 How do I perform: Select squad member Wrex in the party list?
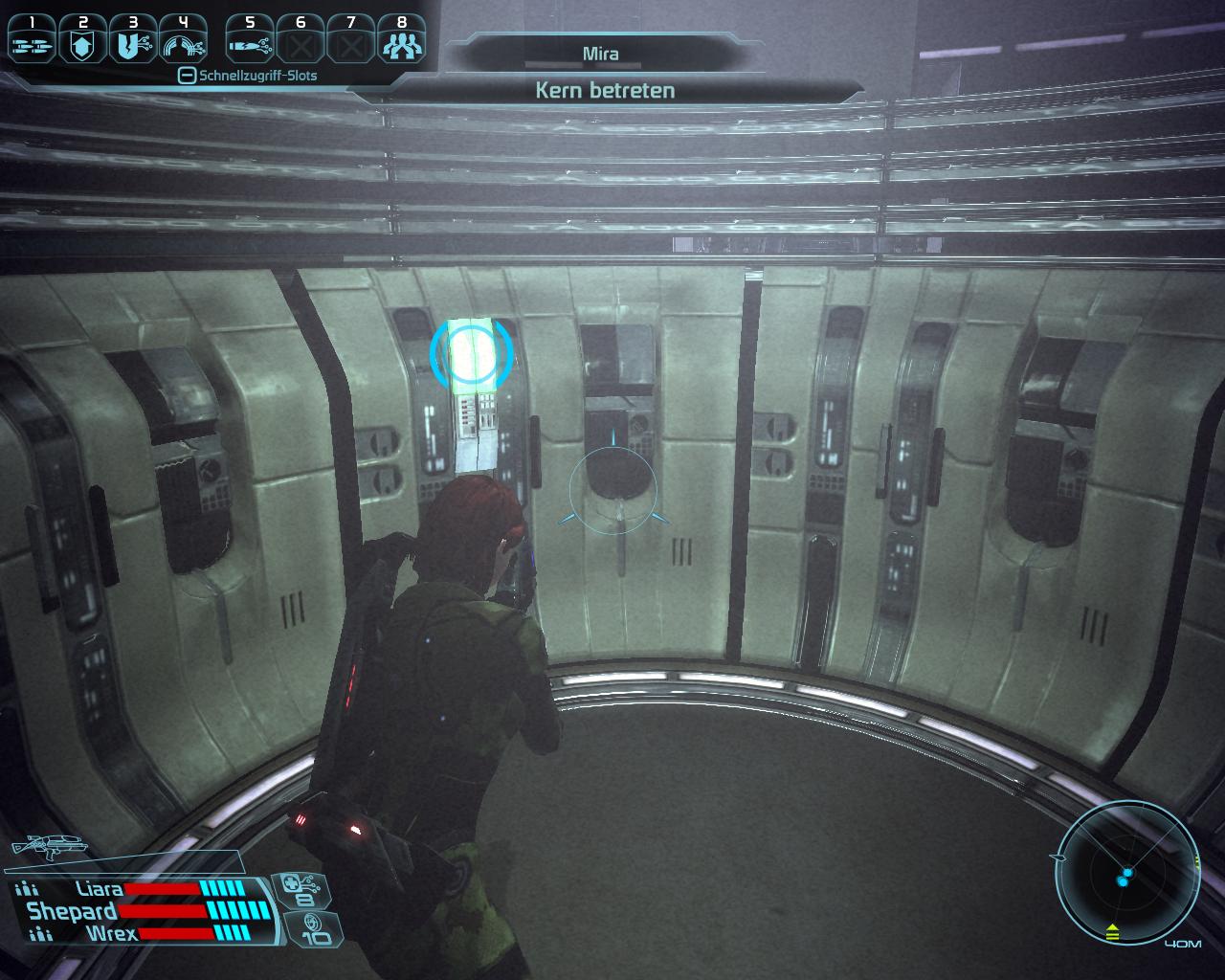coord(111,933)
